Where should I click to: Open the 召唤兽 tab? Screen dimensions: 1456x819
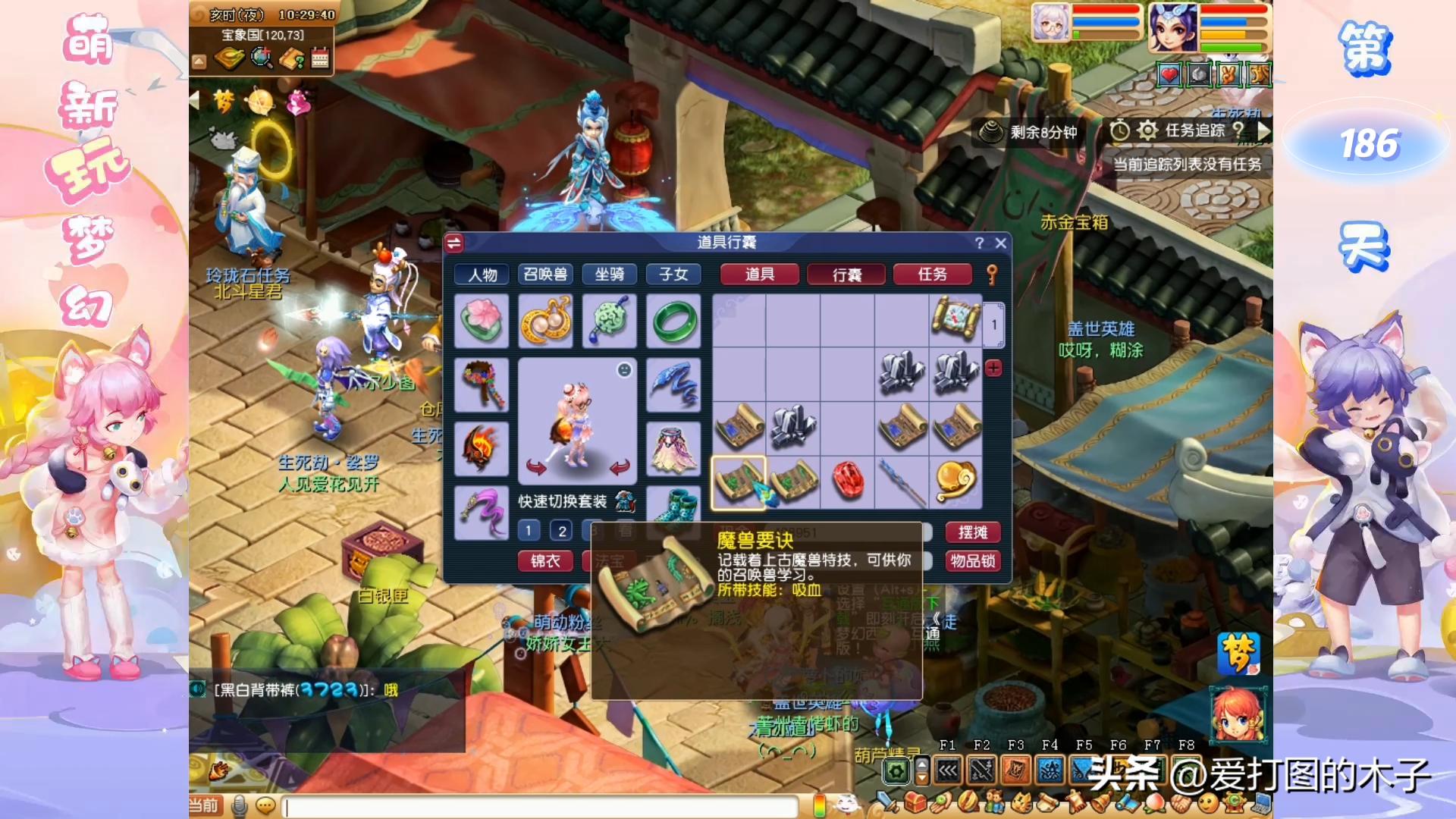(545, 274)
